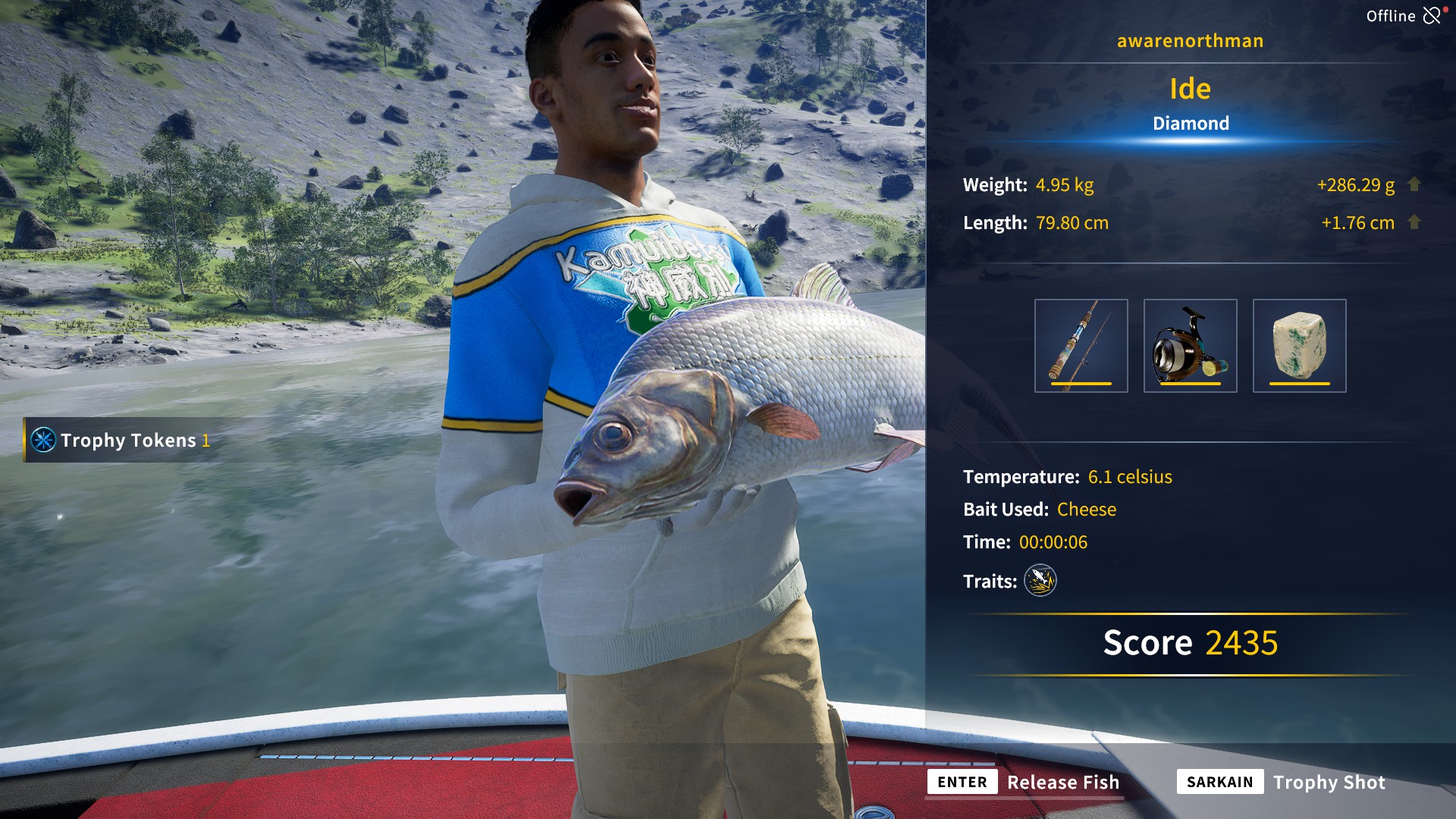
Task: Inspect the fish trait icon
Action: coord(1040,581)
